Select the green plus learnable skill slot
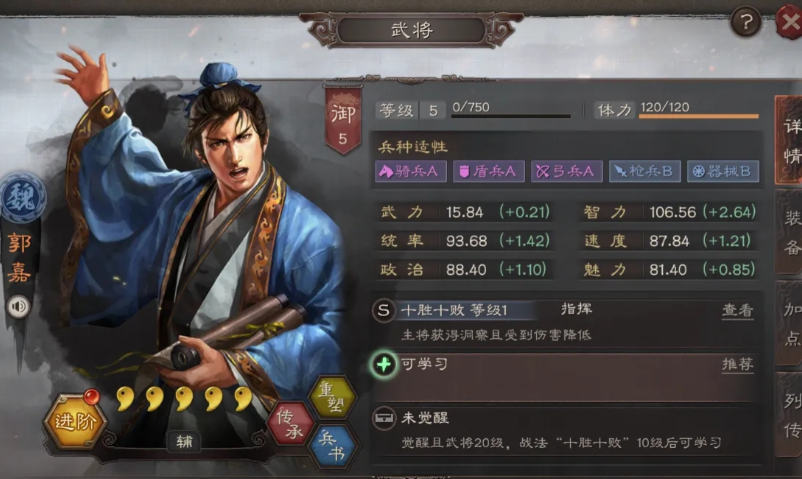The height and width of the screenshot is (479, 802). (382, 365)
